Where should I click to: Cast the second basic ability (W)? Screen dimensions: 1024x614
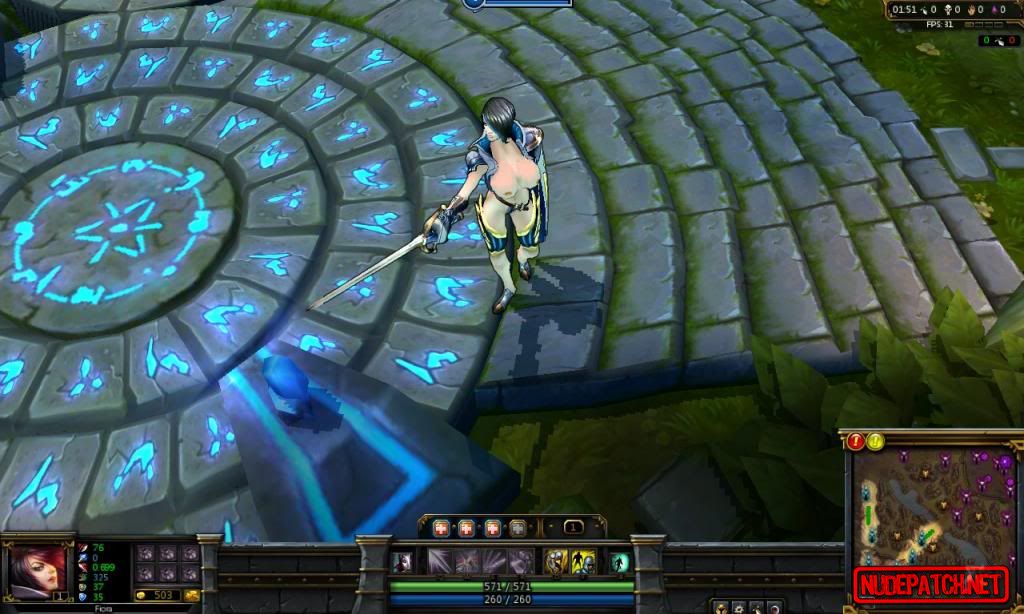click(x=467, y=562)
